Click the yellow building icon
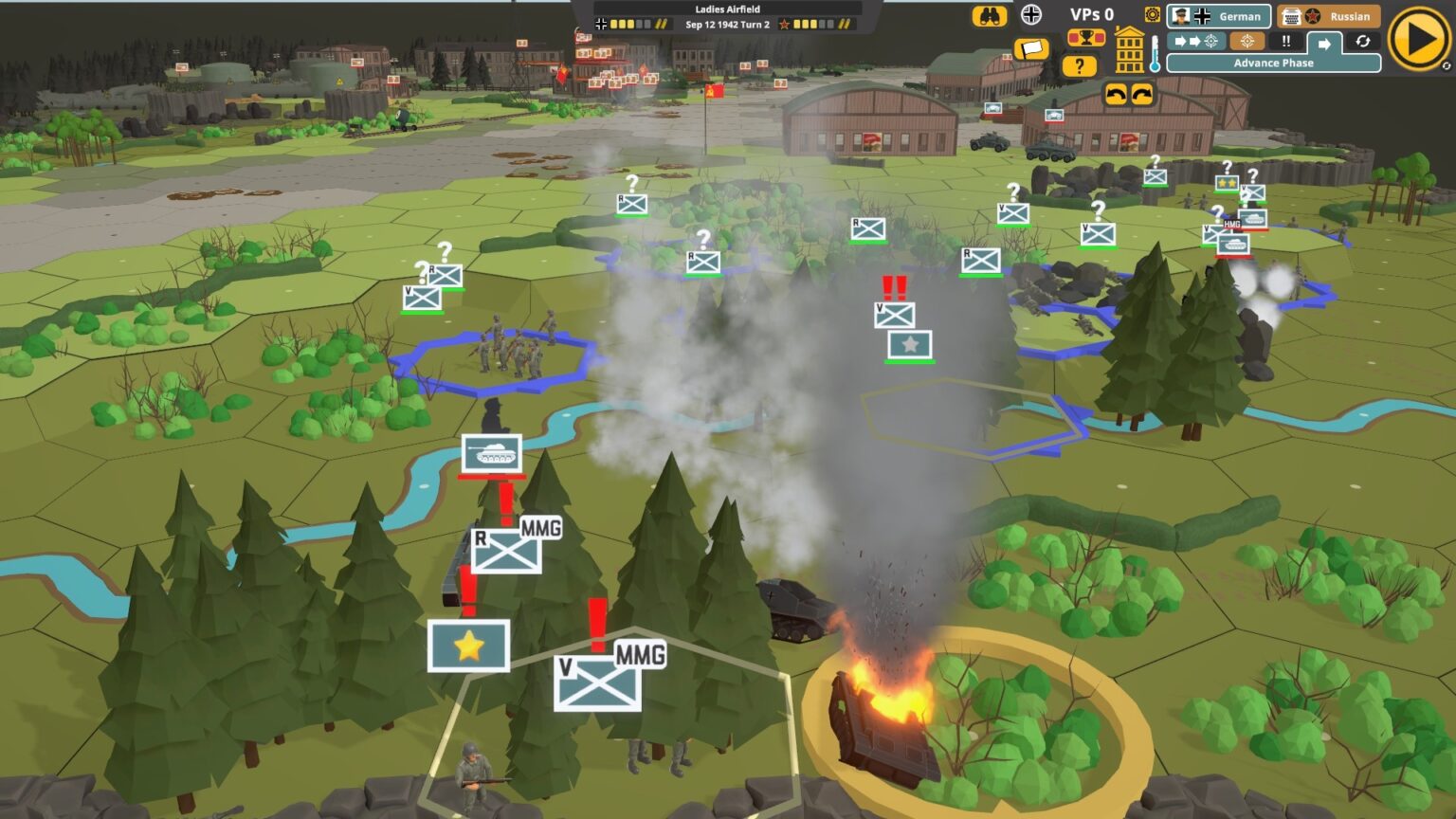Screen dimensions: 1456x819 pyautogui.click(x=1129, y=50)
